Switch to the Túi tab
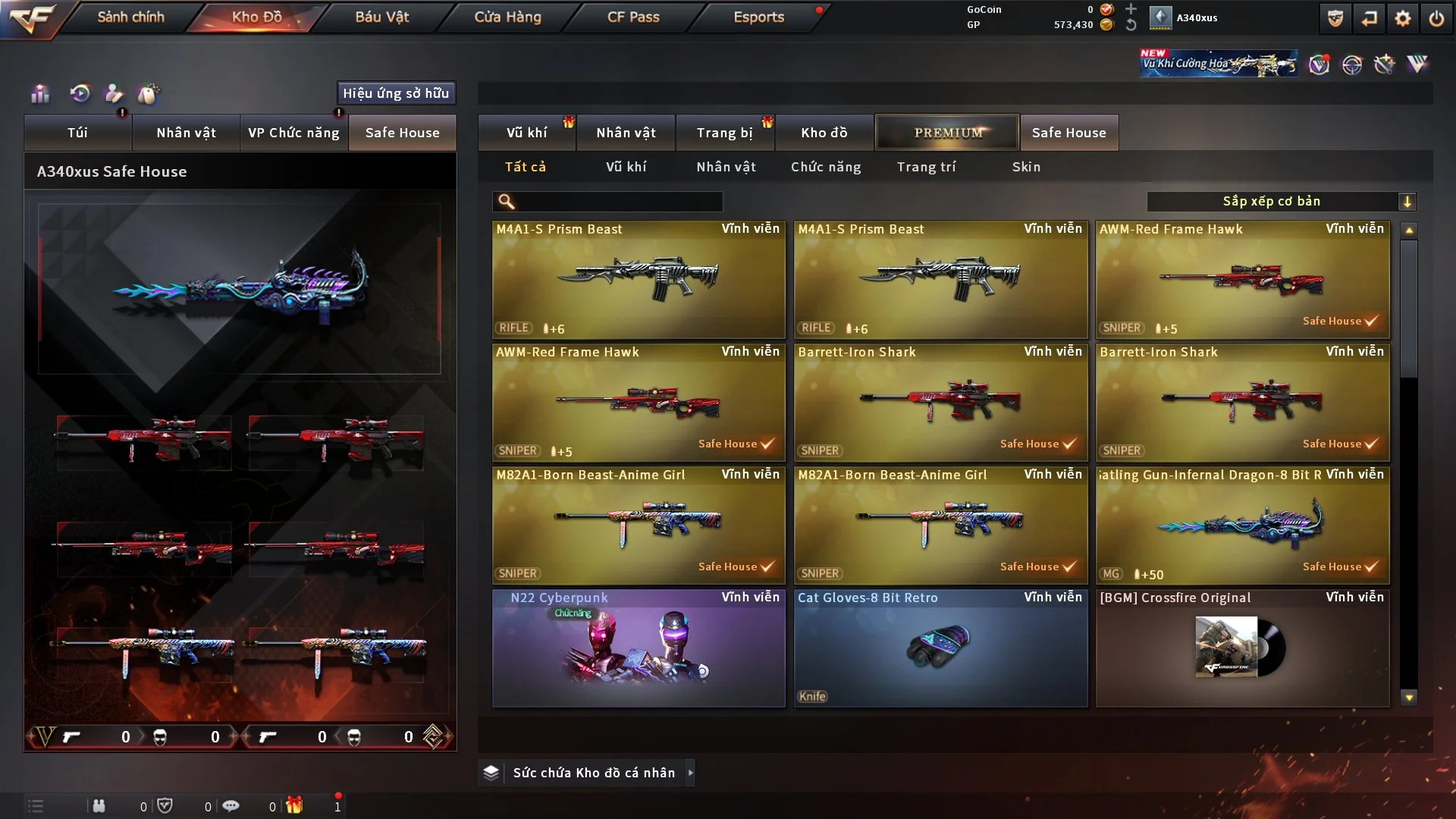 77,133
